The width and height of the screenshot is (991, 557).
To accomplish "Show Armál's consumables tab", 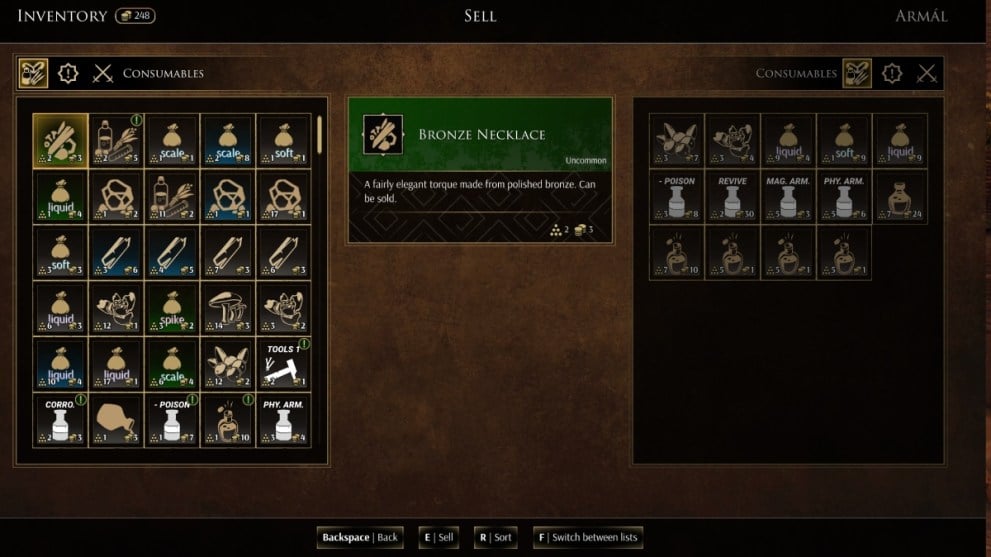I will [857, 73].
